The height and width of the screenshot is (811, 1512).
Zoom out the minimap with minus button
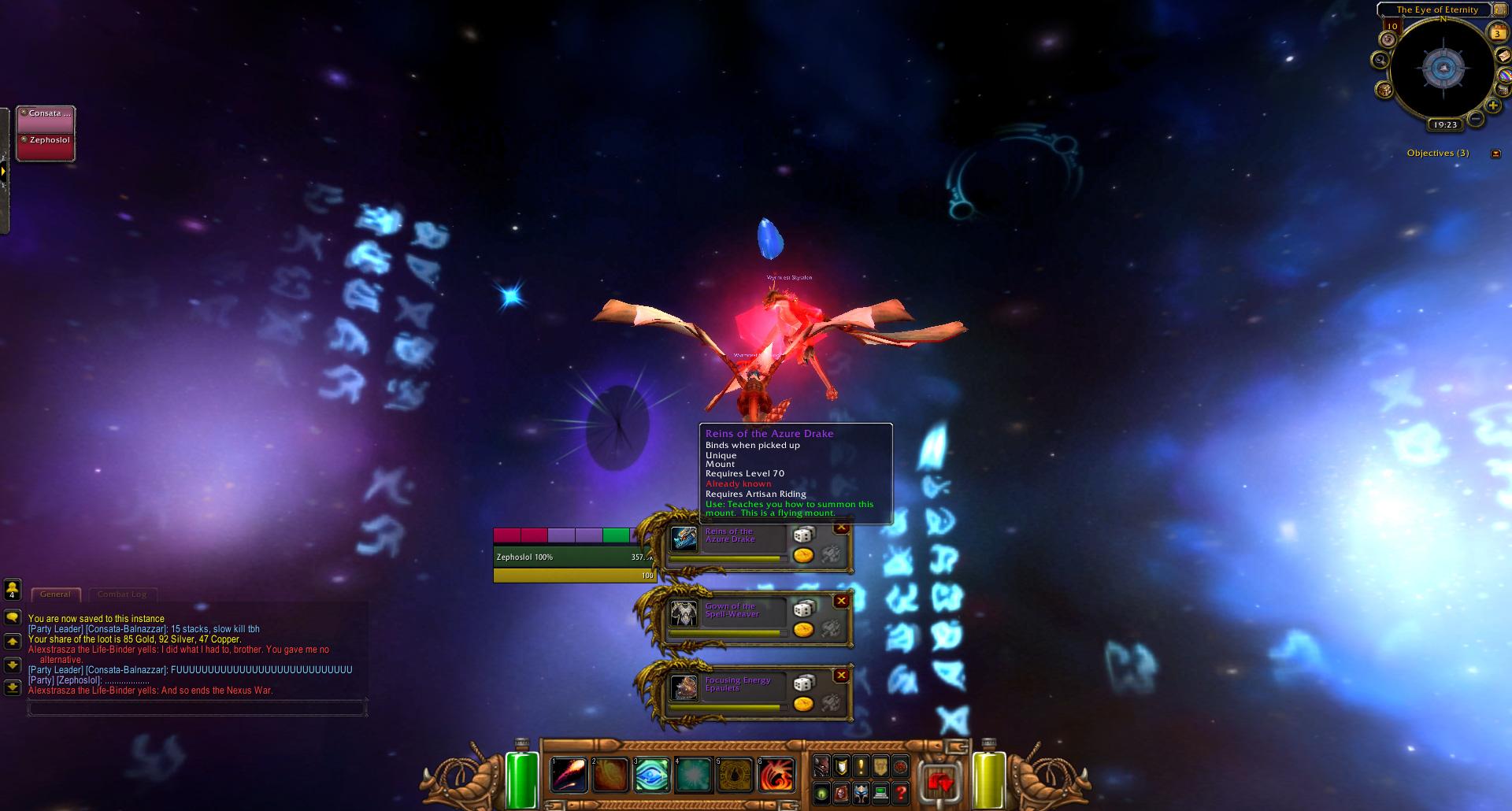pos(1476,120)
